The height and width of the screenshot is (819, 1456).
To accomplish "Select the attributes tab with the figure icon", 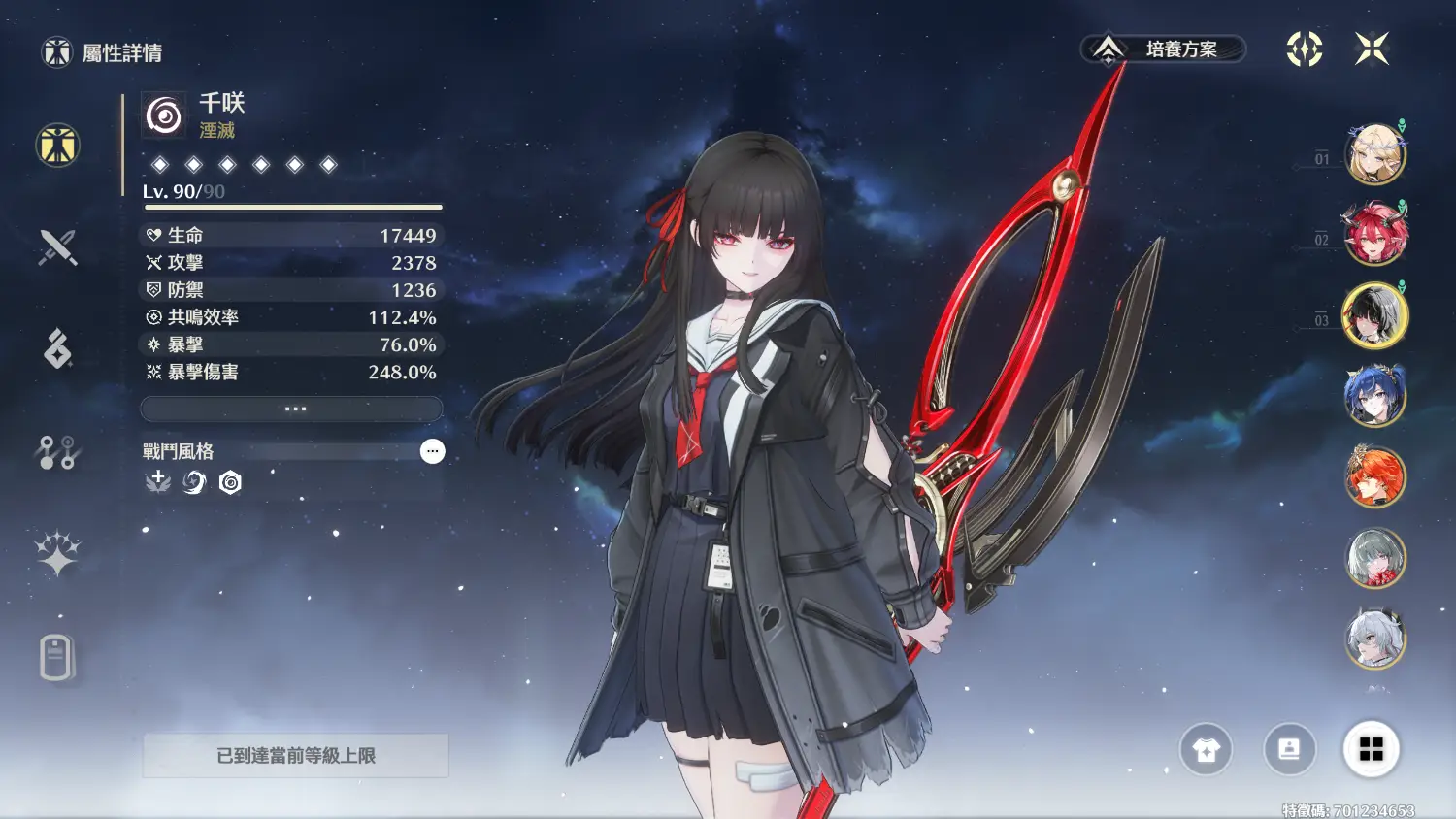I will tap(57, 146).
